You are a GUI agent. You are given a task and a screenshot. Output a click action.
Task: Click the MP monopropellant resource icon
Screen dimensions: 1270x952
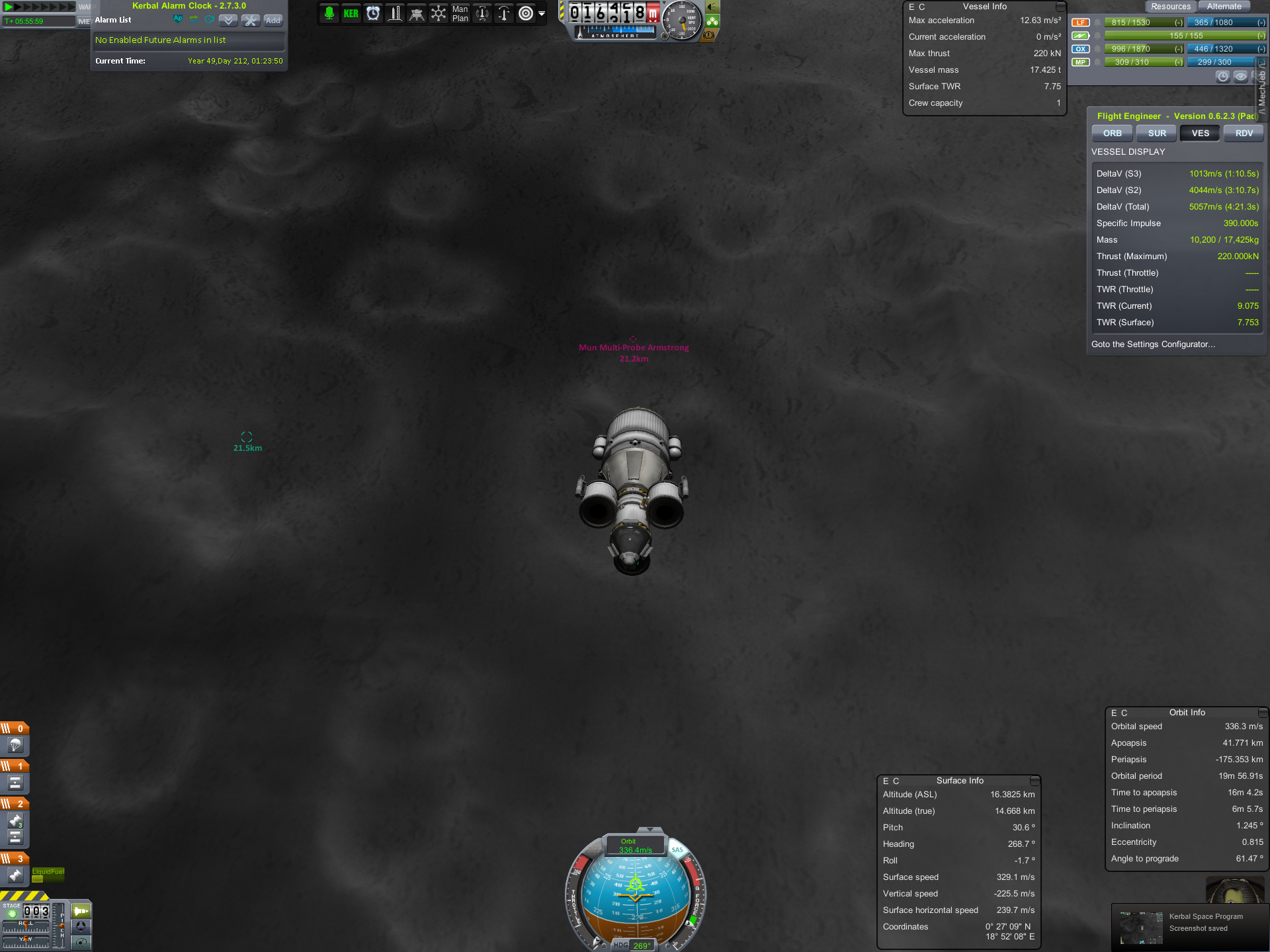click(1080, 62)
